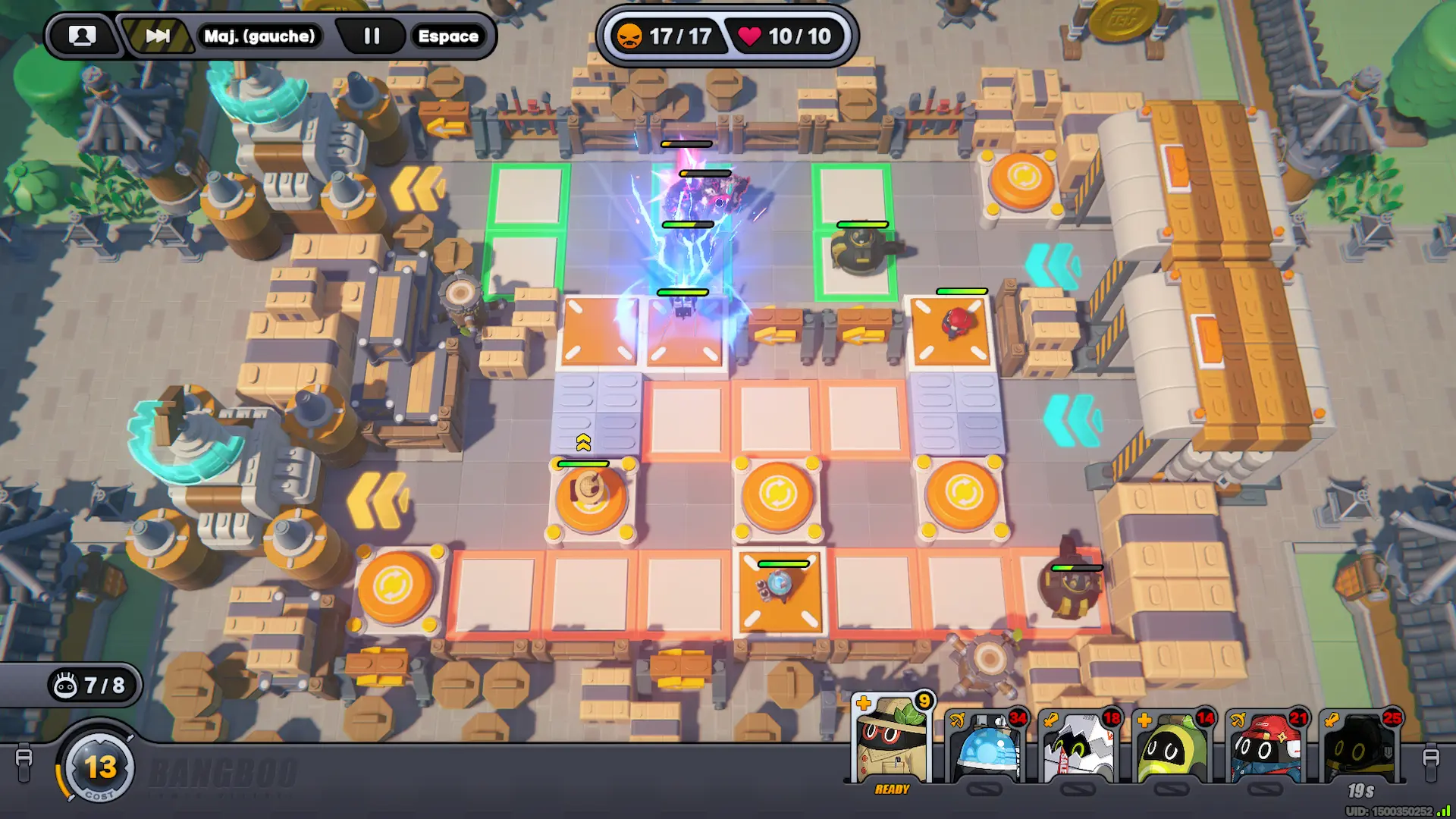Pick the white shark Bangboo card costing 18
The image size is (1456, 819).
[1079, 747]
